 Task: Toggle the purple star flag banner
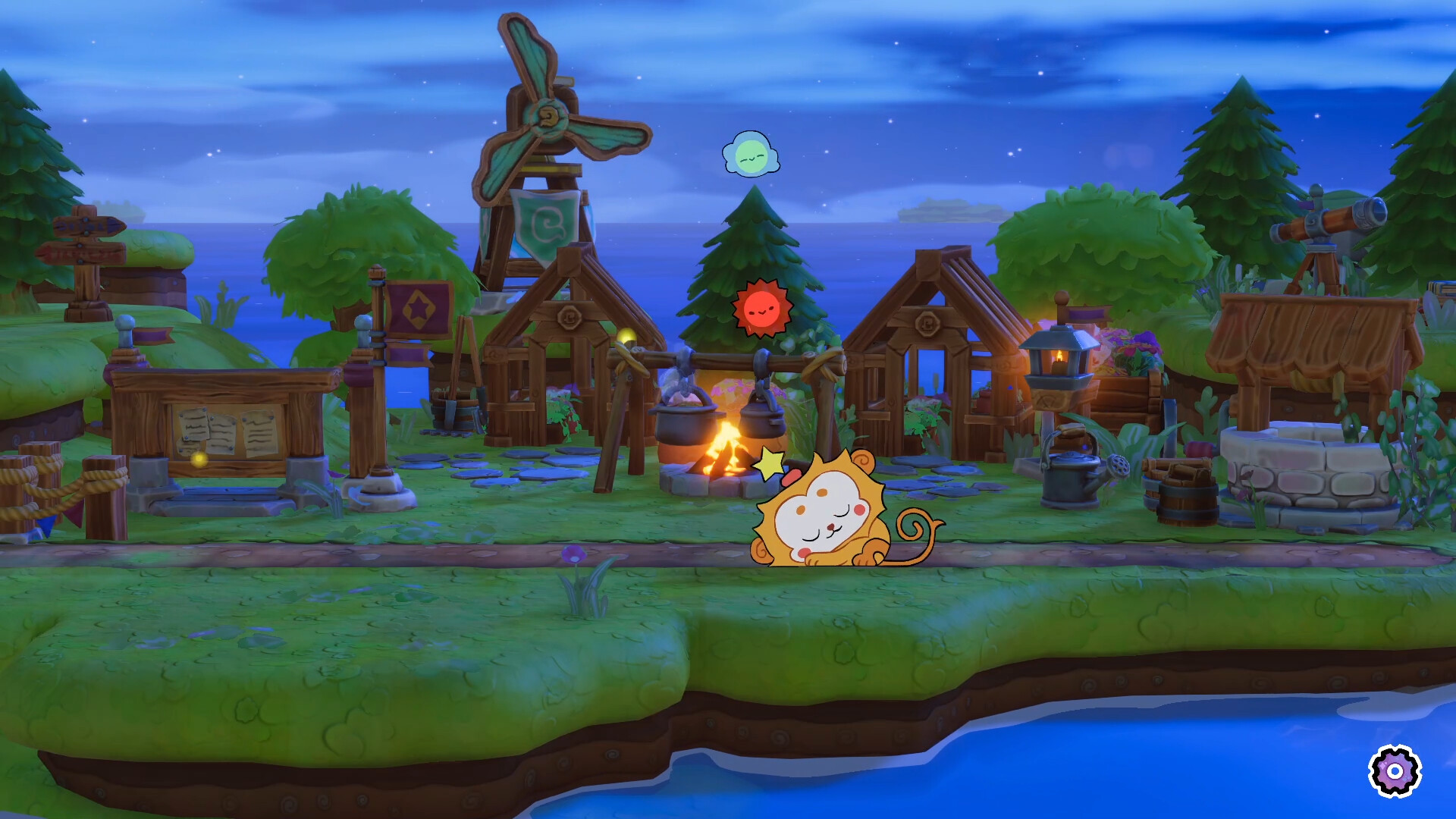click(419, 311)
